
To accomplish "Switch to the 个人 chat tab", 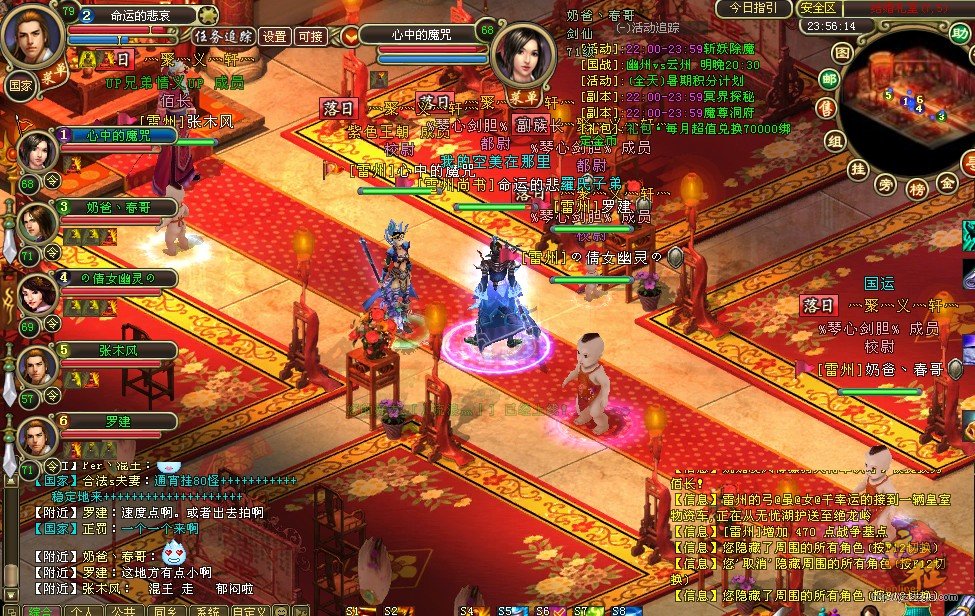I will (83, 611).
